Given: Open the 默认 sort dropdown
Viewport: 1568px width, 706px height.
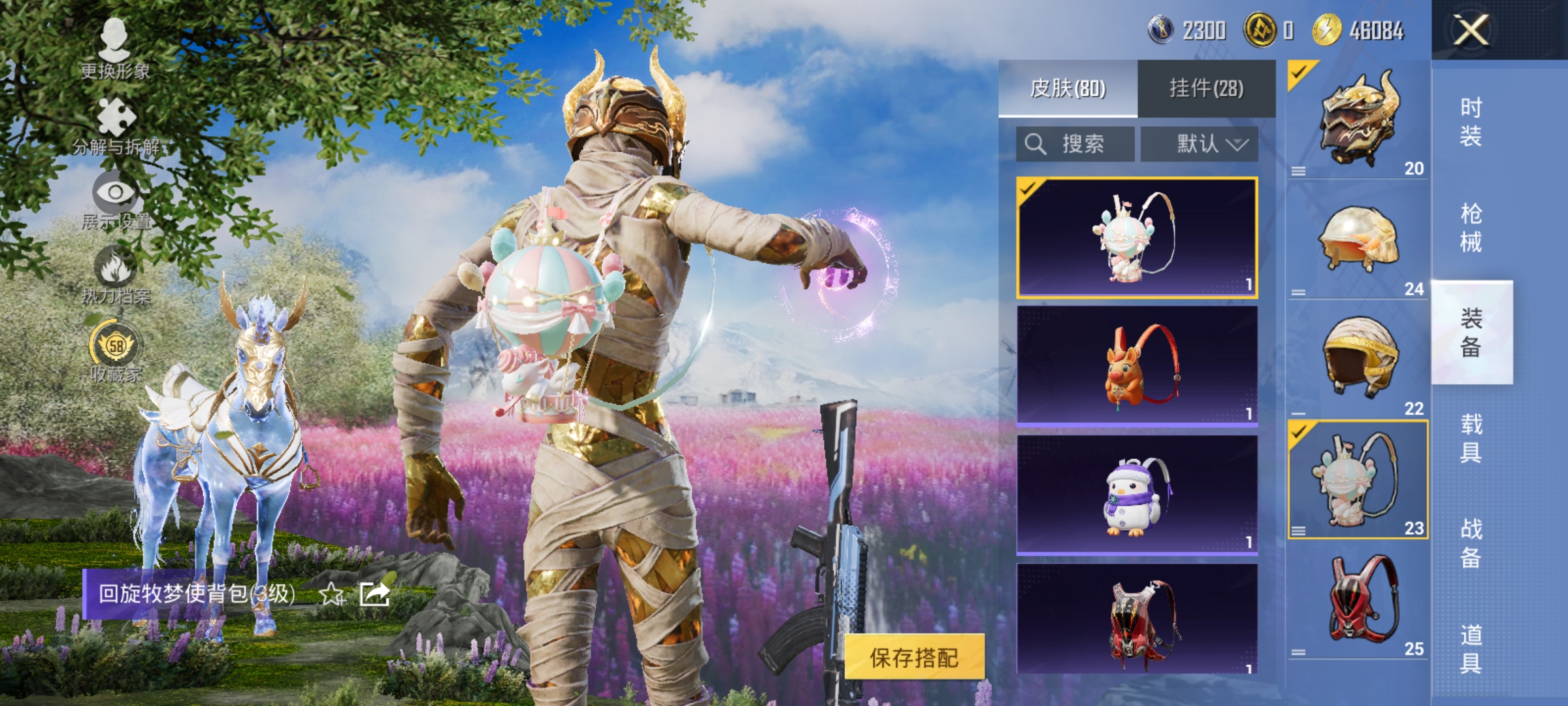Looking at the screenshot, I should [1206, 143].
